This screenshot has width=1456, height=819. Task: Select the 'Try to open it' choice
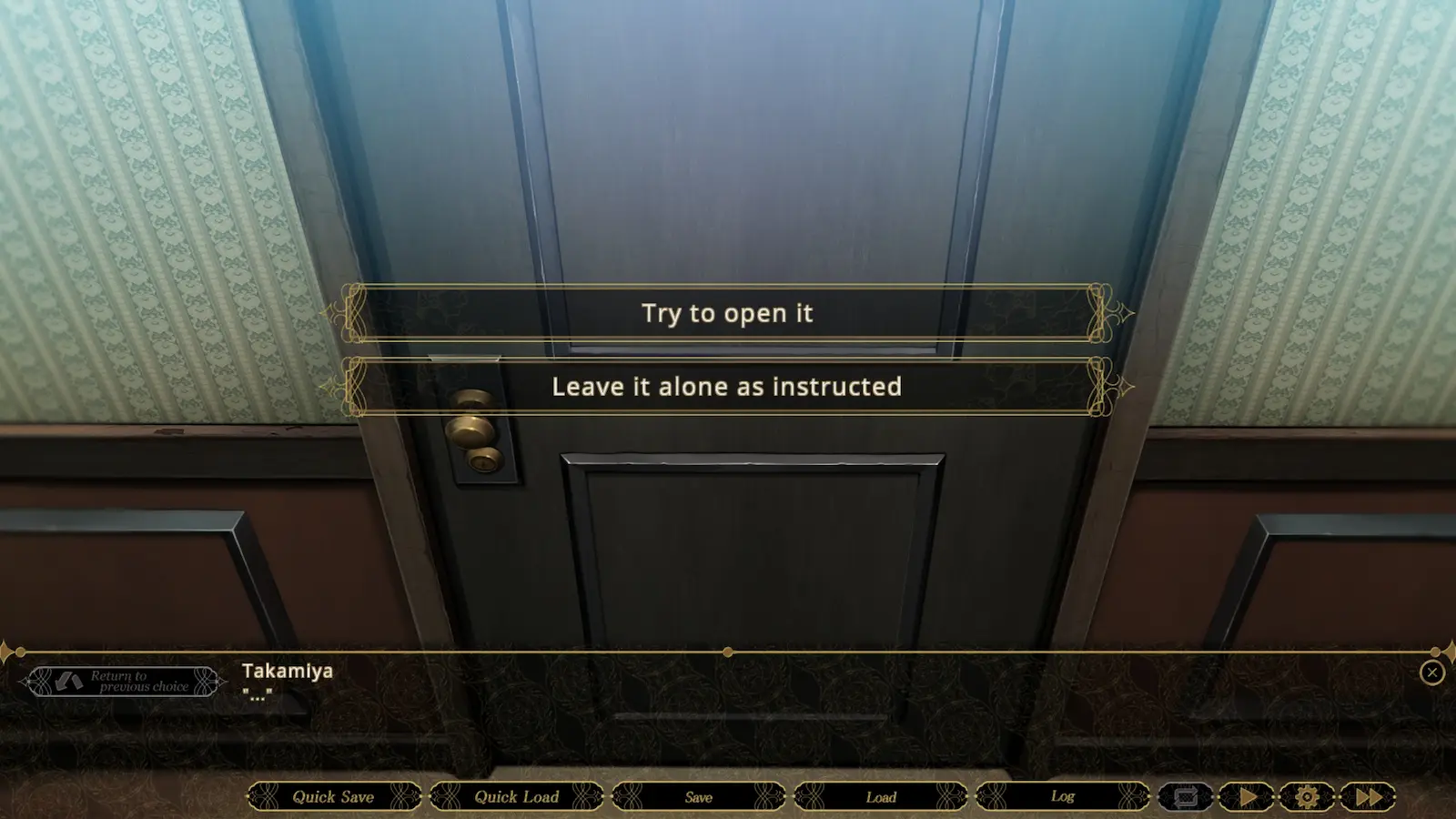coord(725,313)
